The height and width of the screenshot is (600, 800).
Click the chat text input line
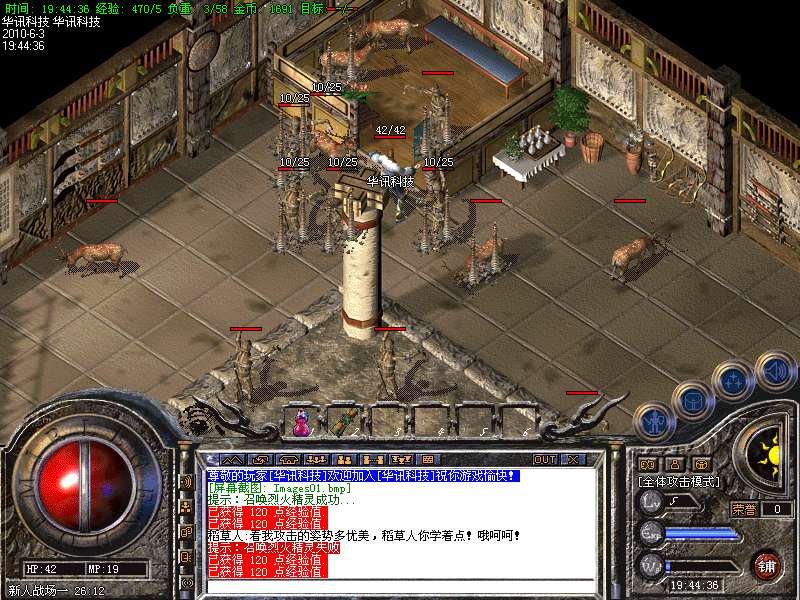click(x=400, y=585)
